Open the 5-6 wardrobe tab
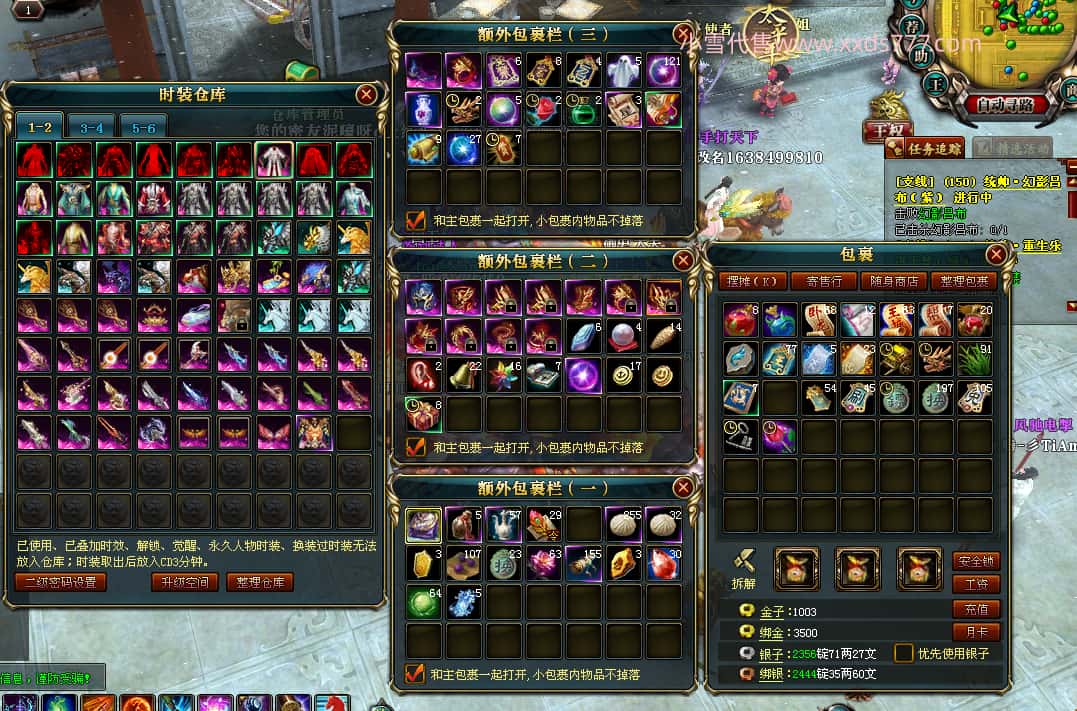The image size is (1077, 711). (x=143, y=128)
